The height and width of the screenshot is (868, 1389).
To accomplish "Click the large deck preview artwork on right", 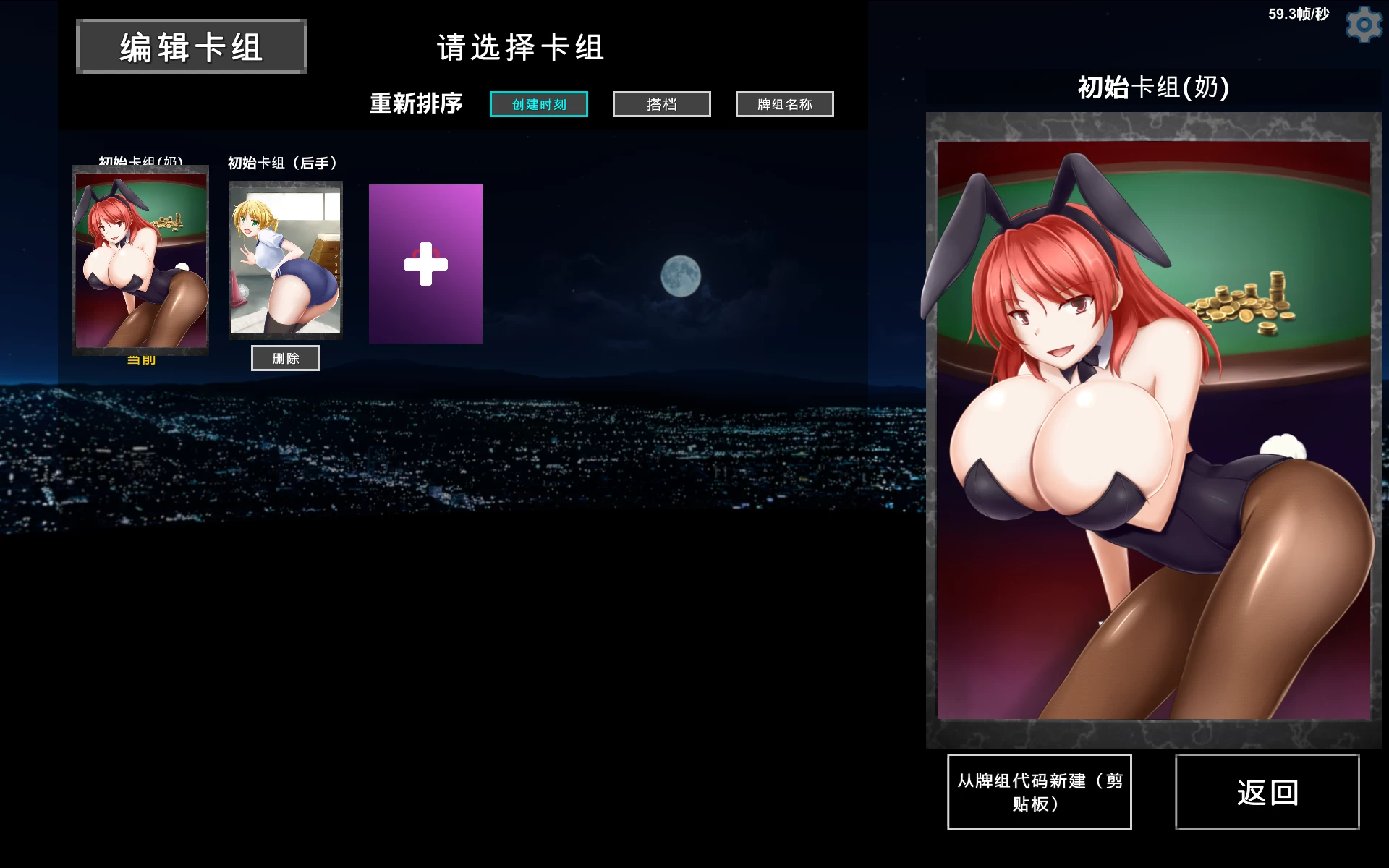I will [x=1154, y=434].
